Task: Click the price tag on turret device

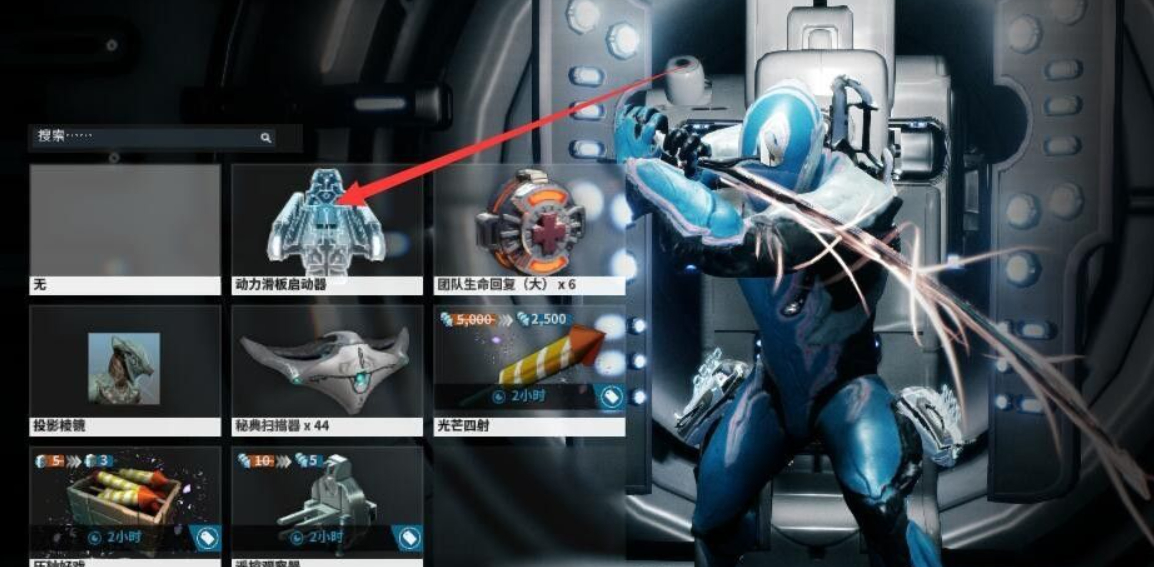Action: tap(409, 537)
